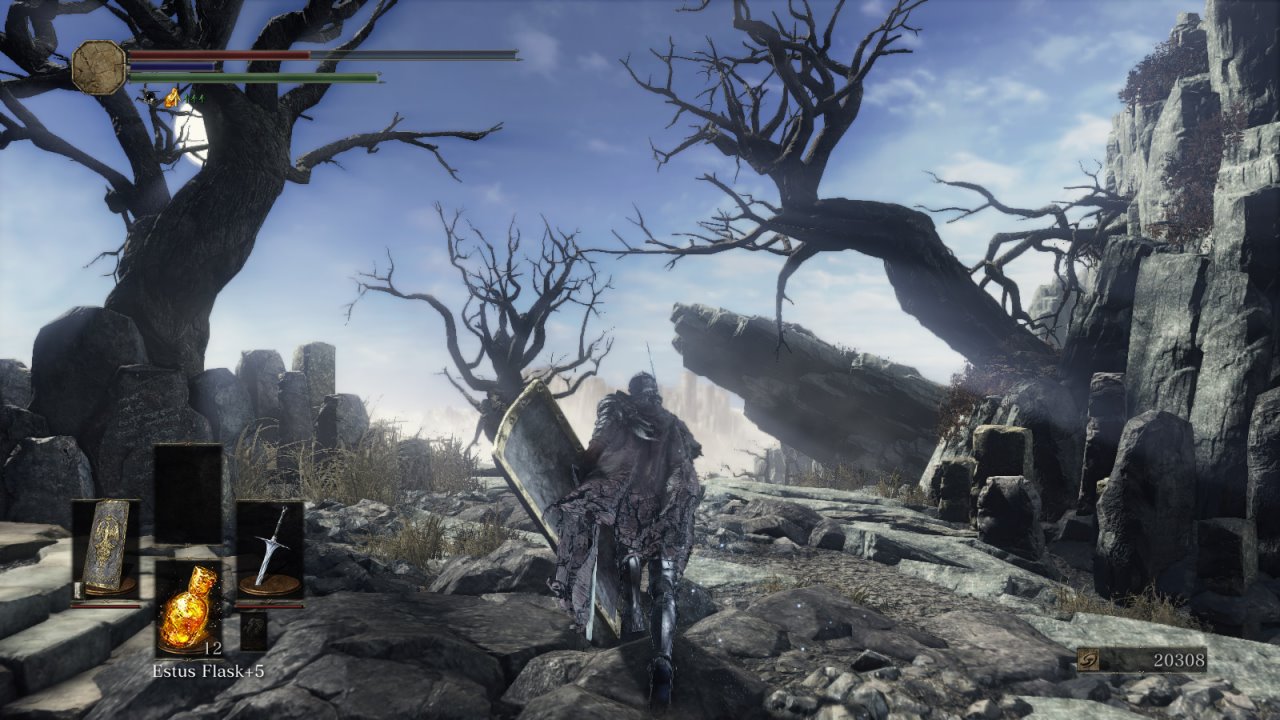Click the flame status icon under the bars
This screenshot has height=720, width=1280.
[172, 97]
